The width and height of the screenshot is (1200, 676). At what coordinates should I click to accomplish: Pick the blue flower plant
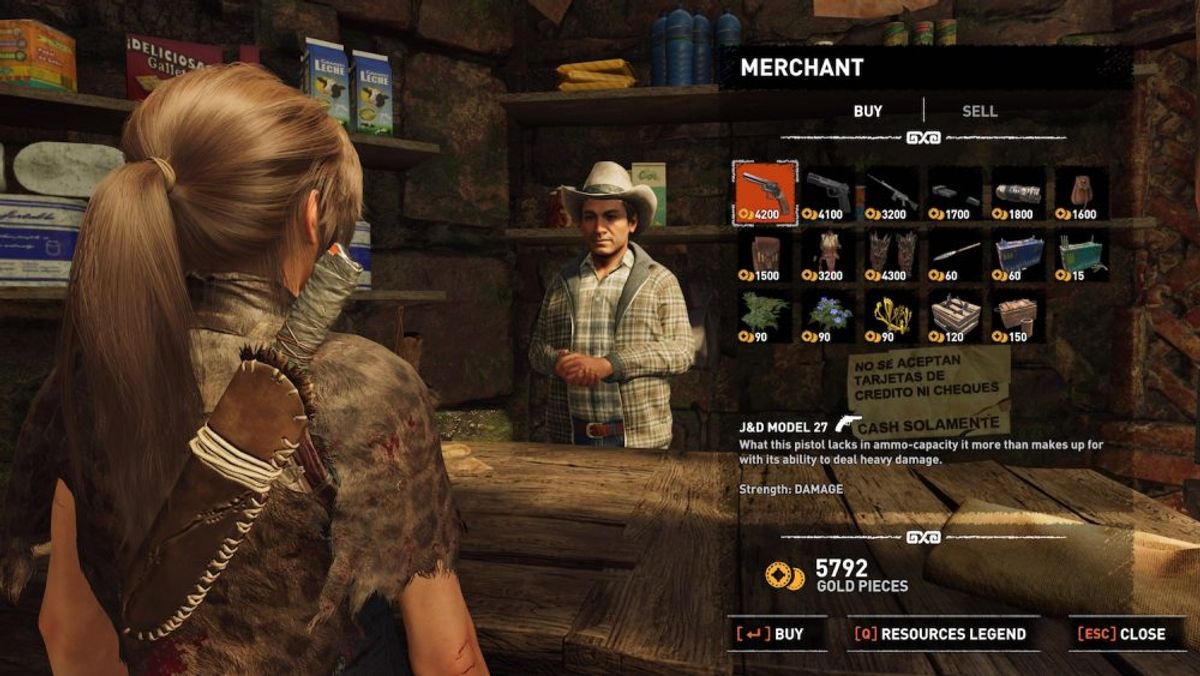click(828, 316)
